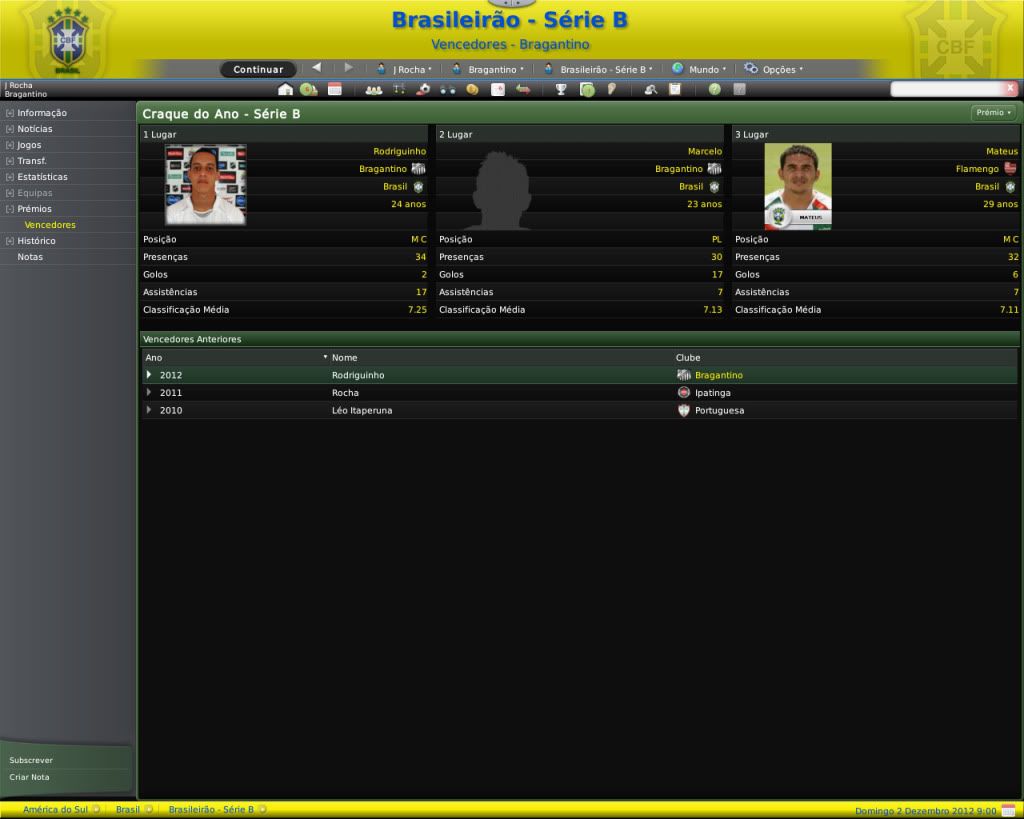This screenshot has width=1024, height=819.
Task: Open the Jogos sidebar section
Action: point(29,145)
